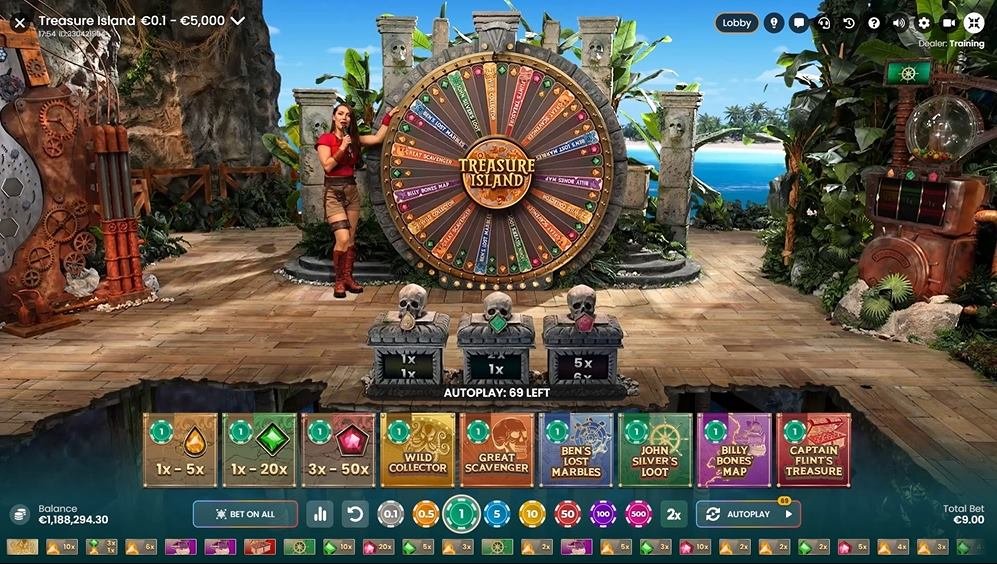
Task: Return to the Lobby
Action: pos(736,22)
